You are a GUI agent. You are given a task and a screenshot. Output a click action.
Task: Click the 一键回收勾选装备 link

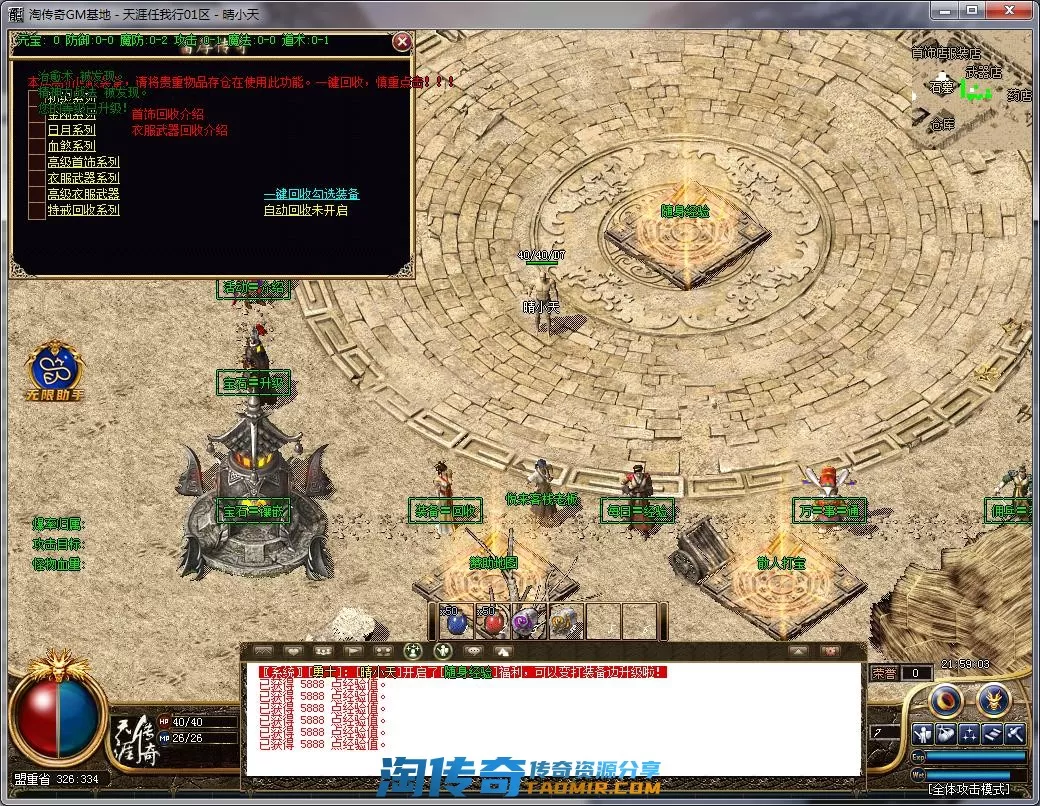pos(311,194)
